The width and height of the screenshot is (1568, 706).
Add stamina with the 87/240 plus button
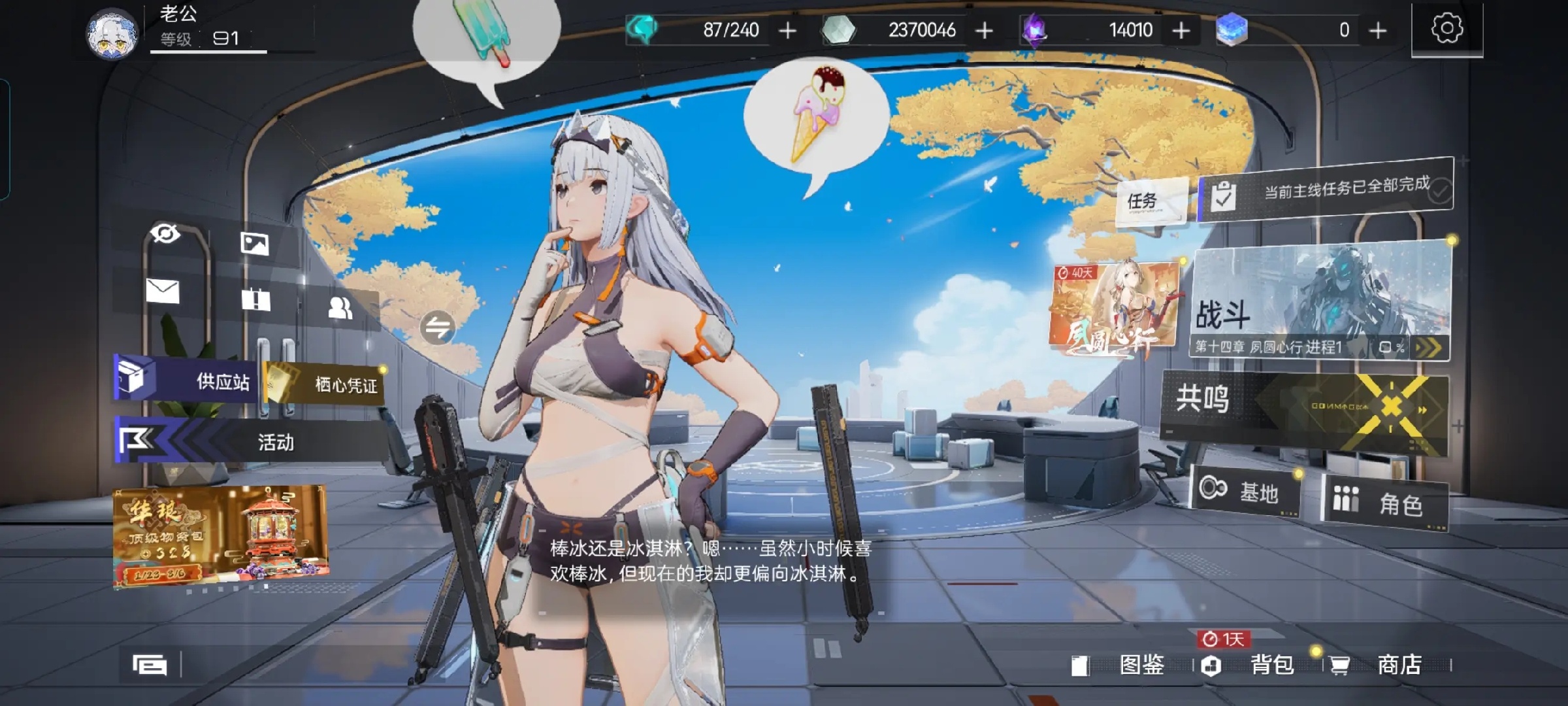[x=788, y=31]
